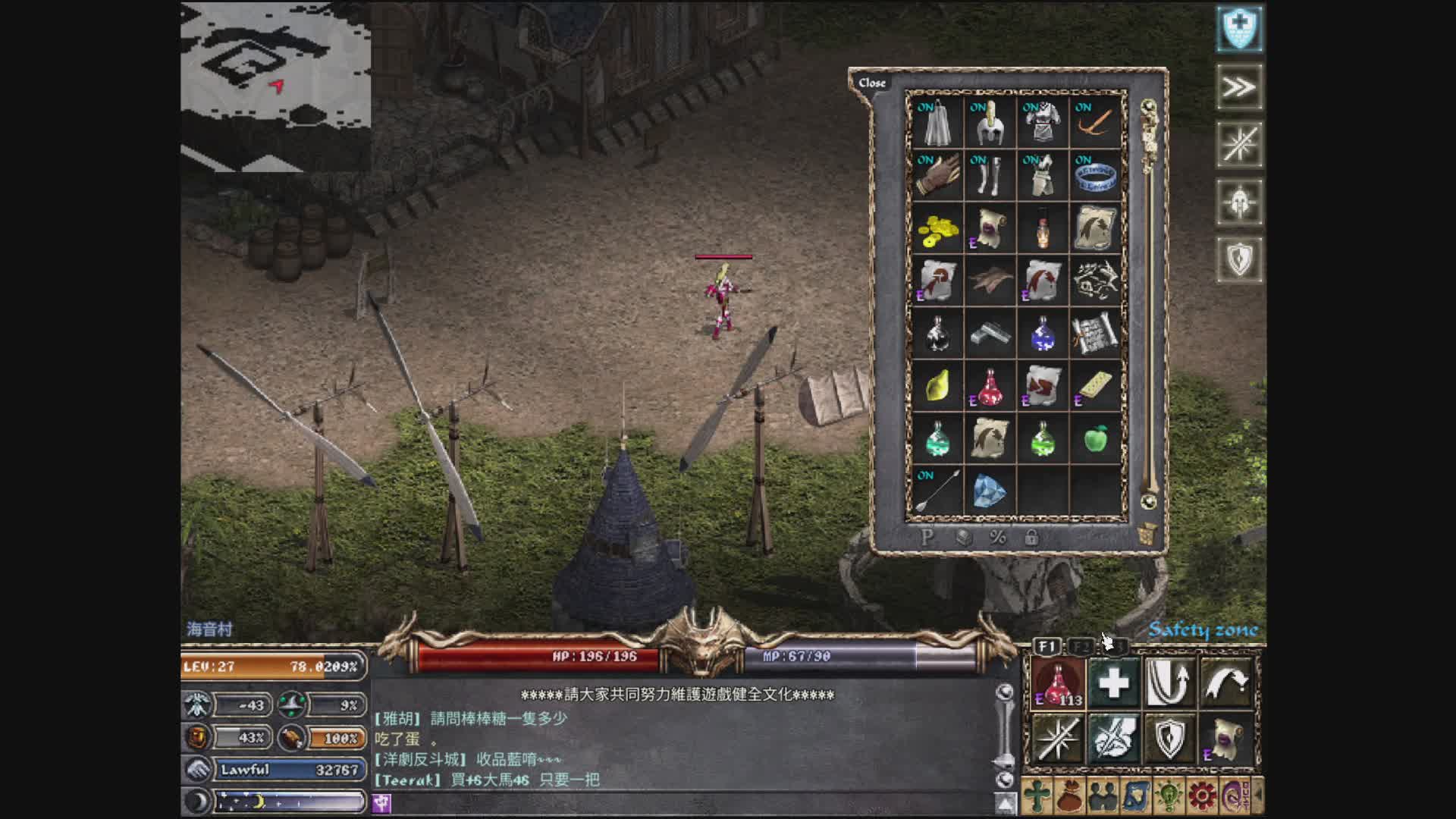The height and width of the screenshot is (819, 1456).
Task: Switch to the F1 hotbar tab
Action: click(1047, 646)
